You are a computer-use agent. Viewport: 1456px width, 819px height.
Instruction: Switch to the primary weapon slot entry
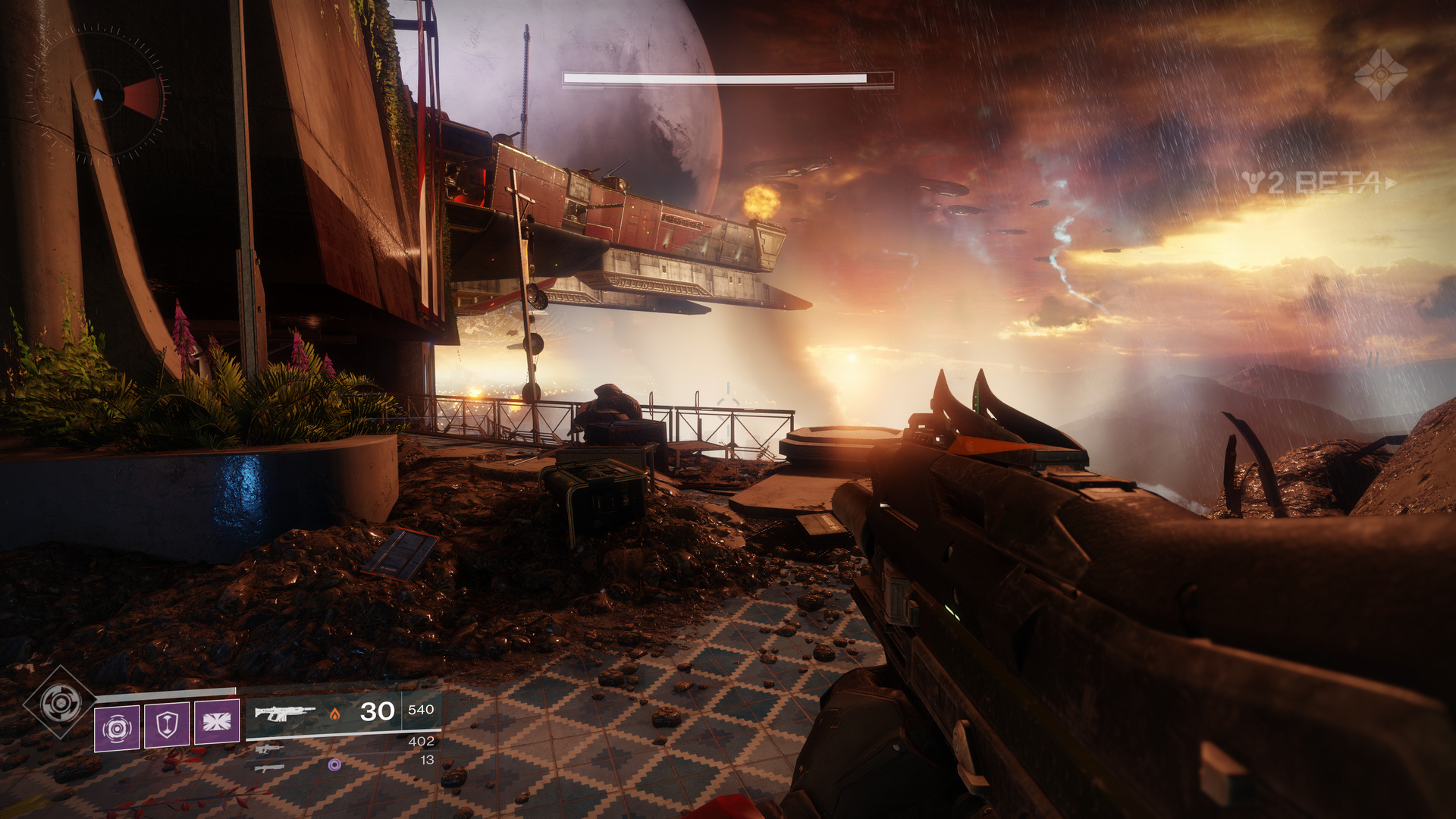(284, 713)
